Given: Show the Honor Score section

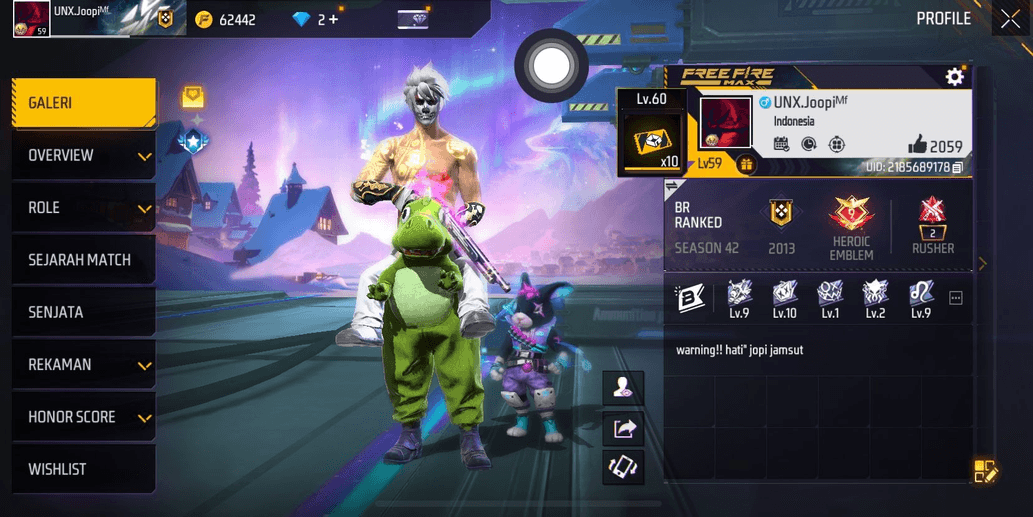Looking at the screenshot, I should pyautogui.click(x=84, y=417).
